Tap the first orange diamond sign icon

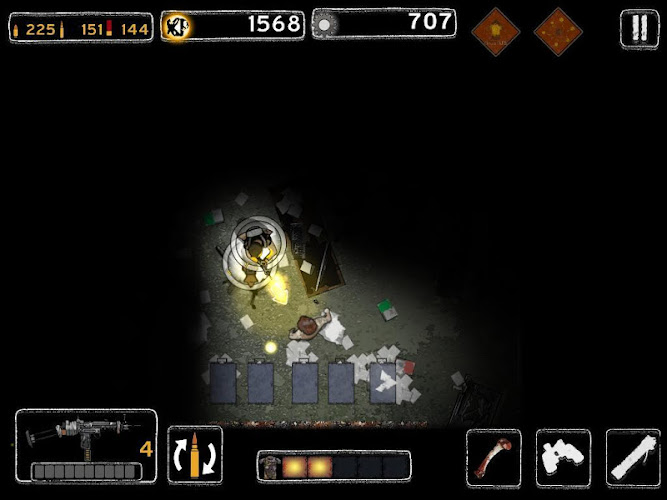click(x=495, y=30)
